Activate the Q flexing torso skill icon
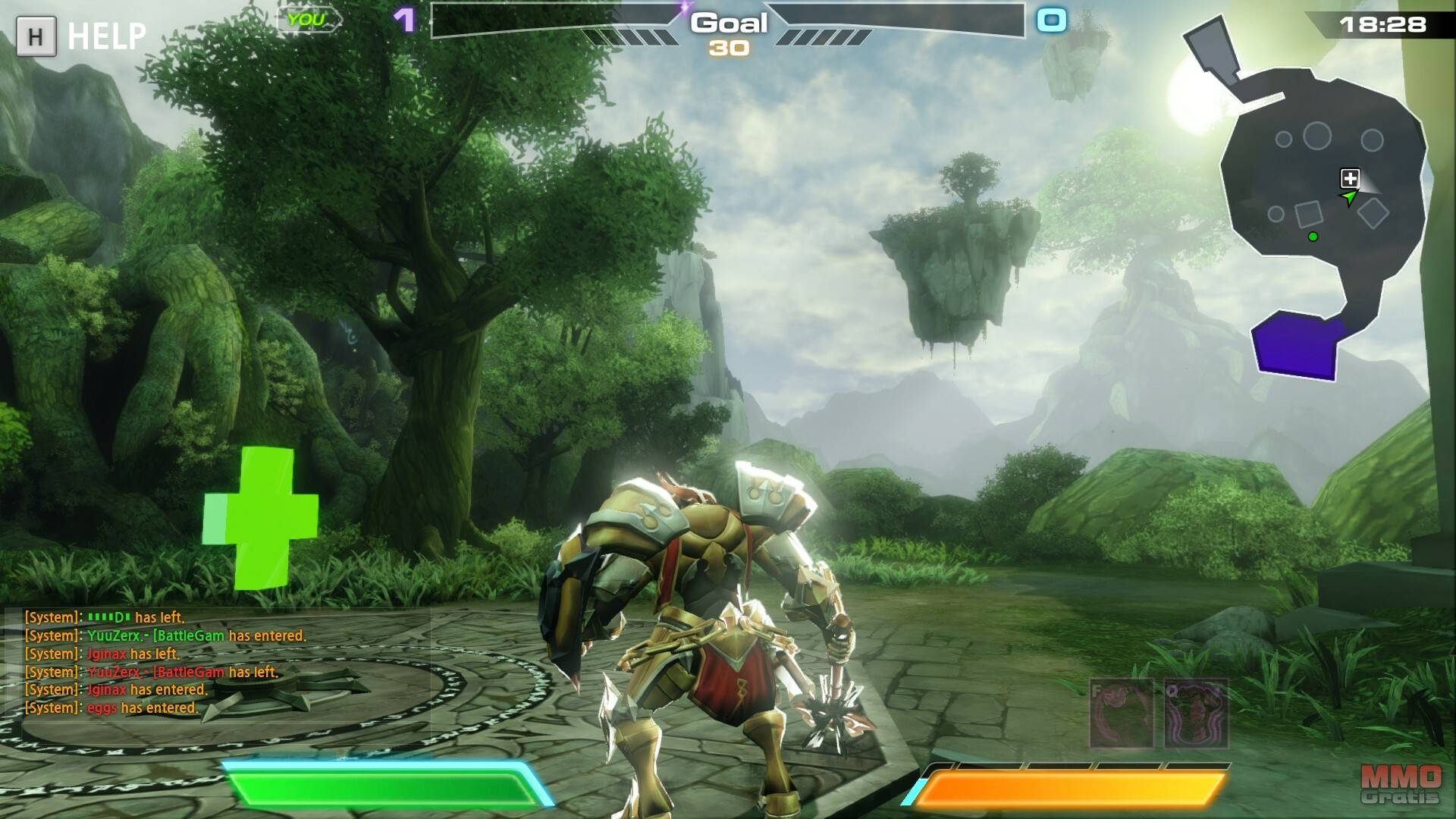 tap(1196, 714)
